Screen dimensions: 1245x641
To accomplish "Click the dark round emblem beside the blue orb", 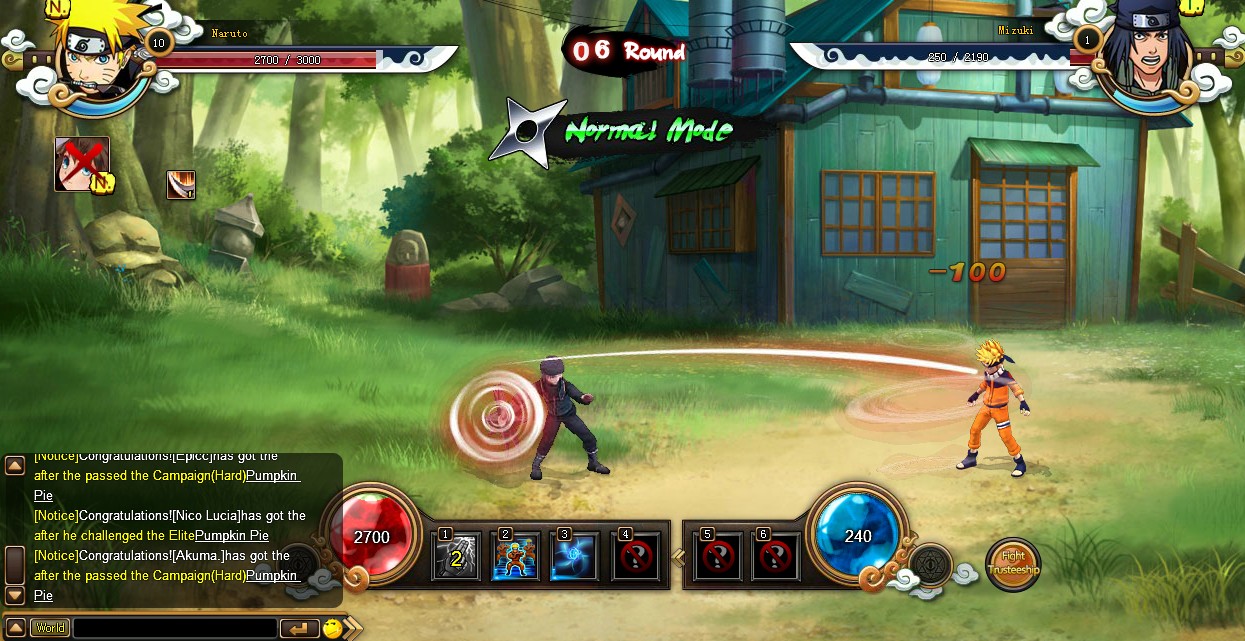I will click(931, 567).
